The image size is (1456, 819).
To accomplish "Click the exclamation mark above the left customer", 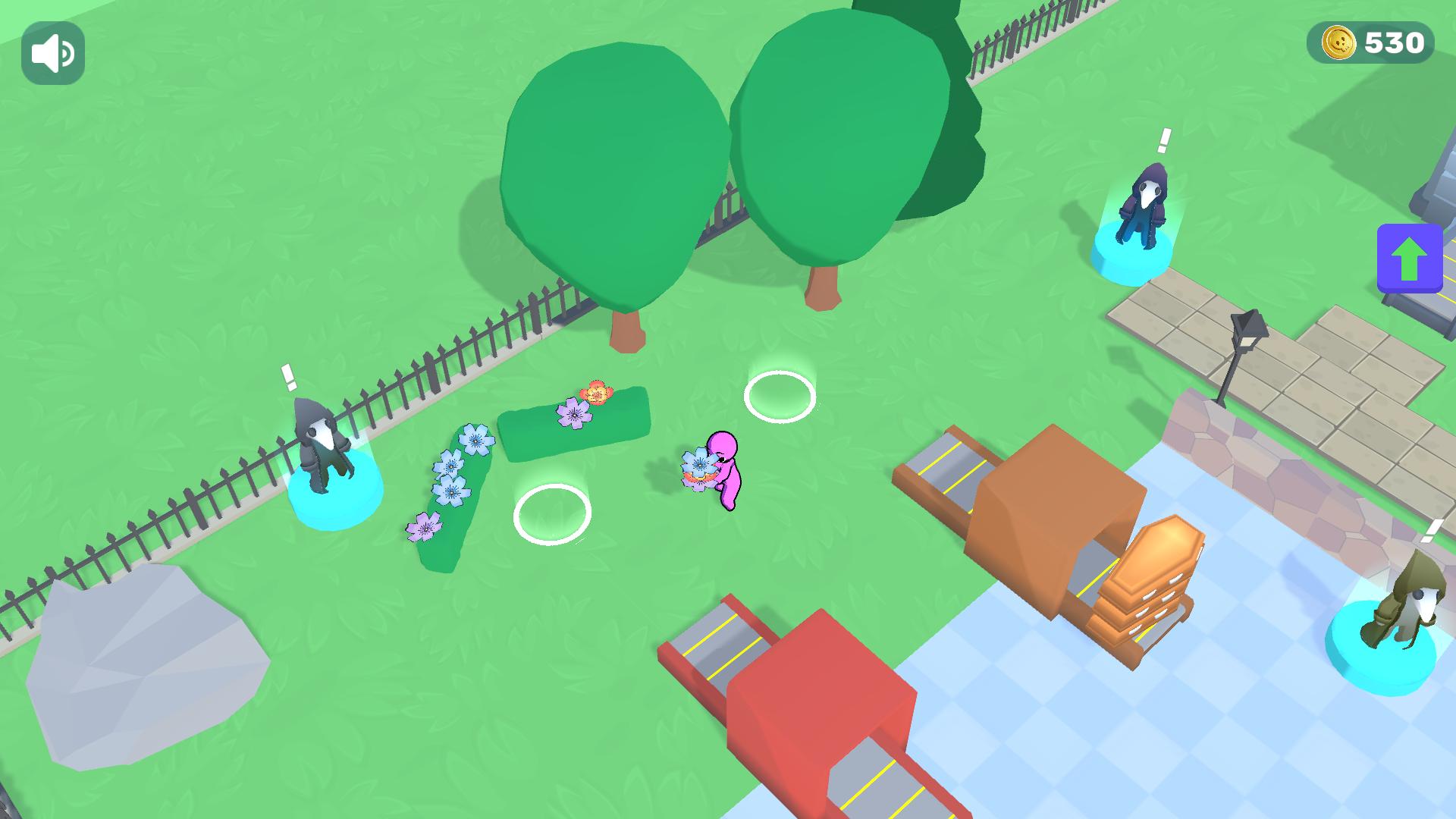I will [289, 375].
